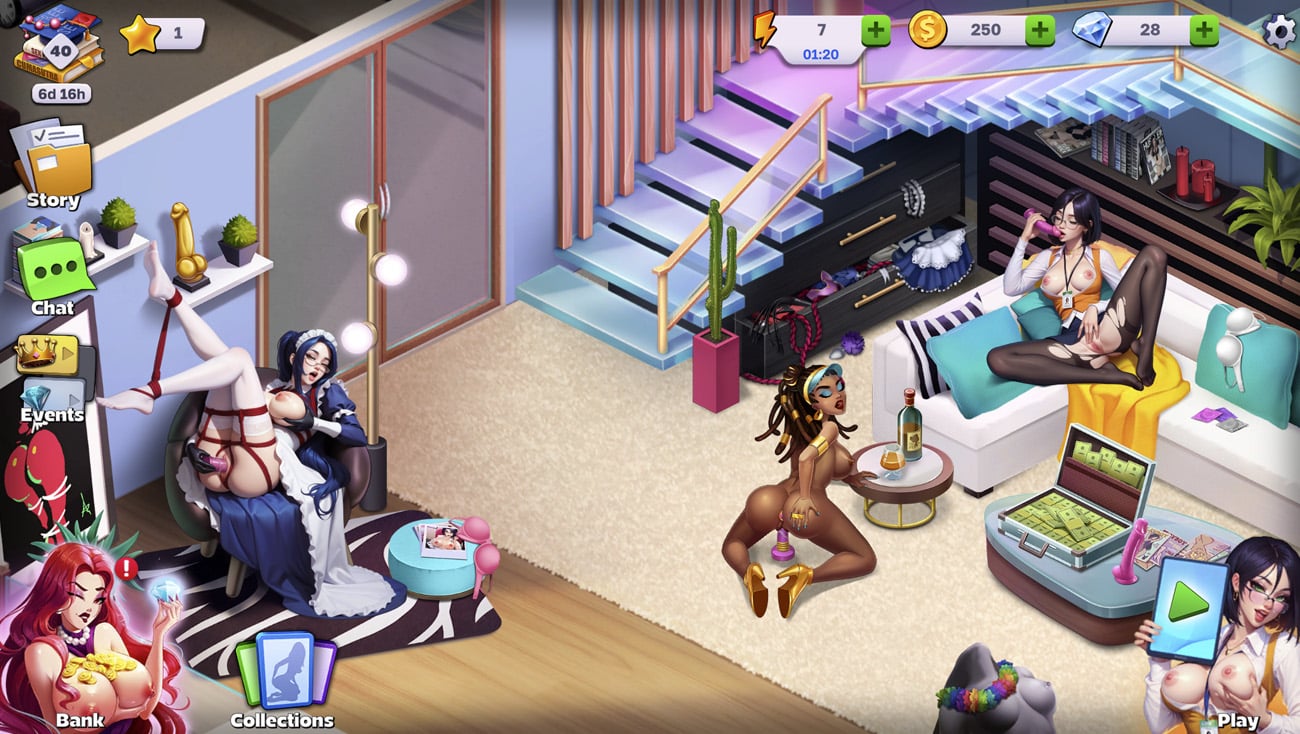
Task: Click the star counter
Action: pyautogui.click(x=162, y=33)
